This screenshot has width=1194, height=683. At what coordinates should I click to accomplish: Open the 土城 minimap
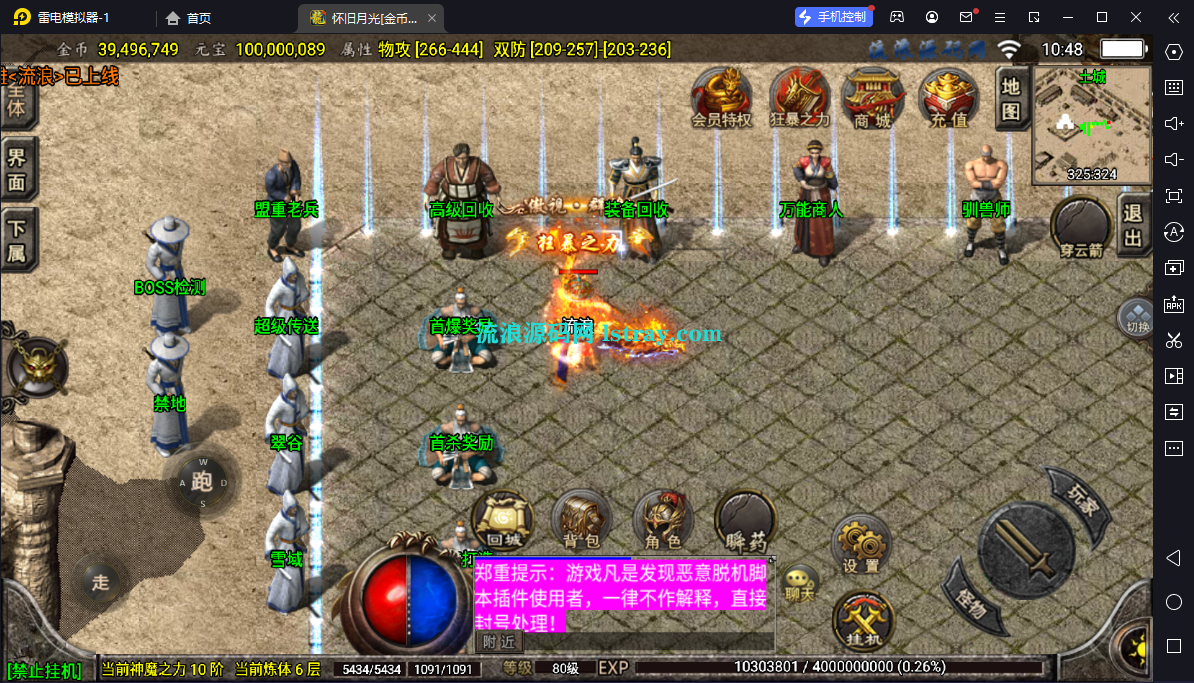point(1091,125)
